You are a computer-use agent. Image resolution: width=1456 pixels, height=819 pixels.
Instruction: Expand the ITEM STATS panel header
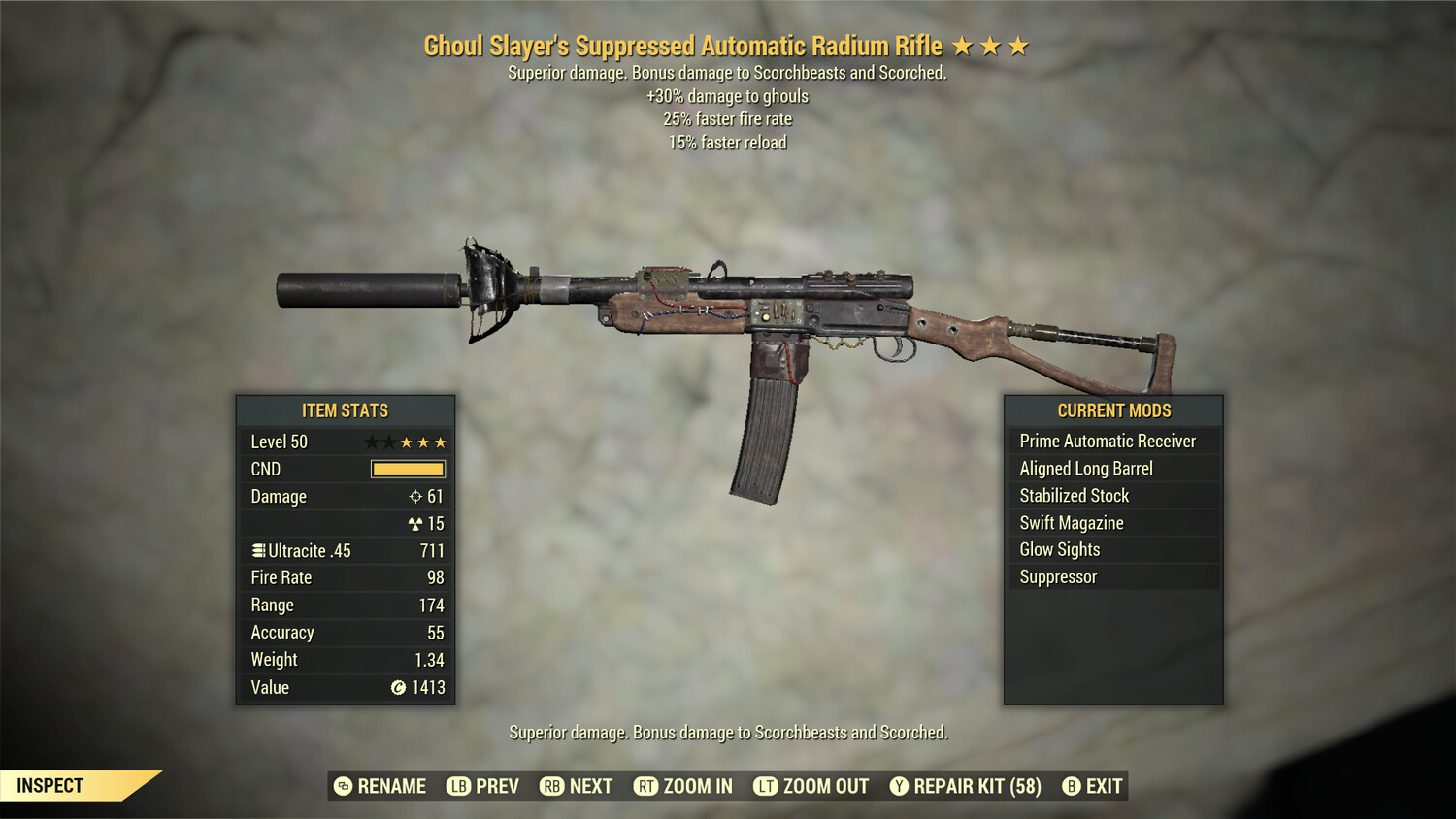pos(345,410)
